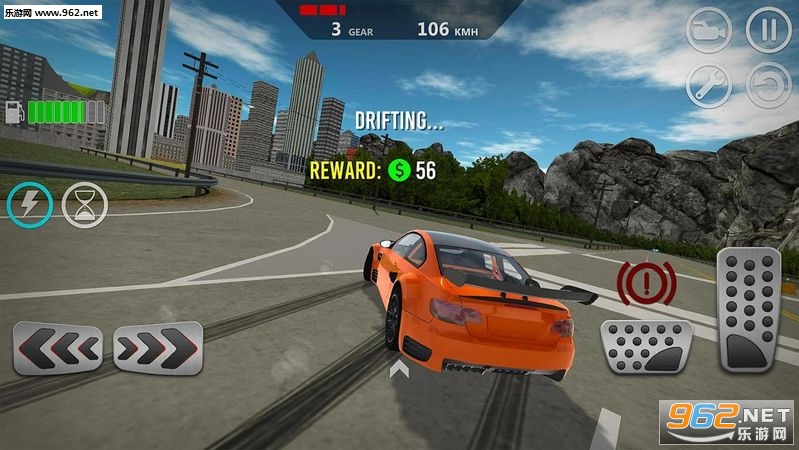Open the wrench repair settings button
This screenshot has height=450, width=799.
click(x=708, y=87)
